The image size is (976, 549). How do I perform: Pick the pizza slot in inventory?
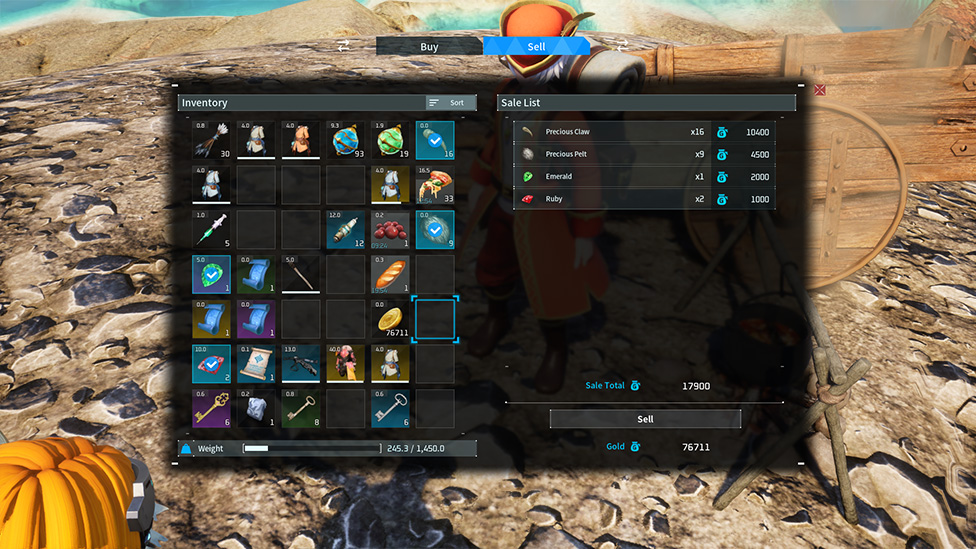(434, 186)
